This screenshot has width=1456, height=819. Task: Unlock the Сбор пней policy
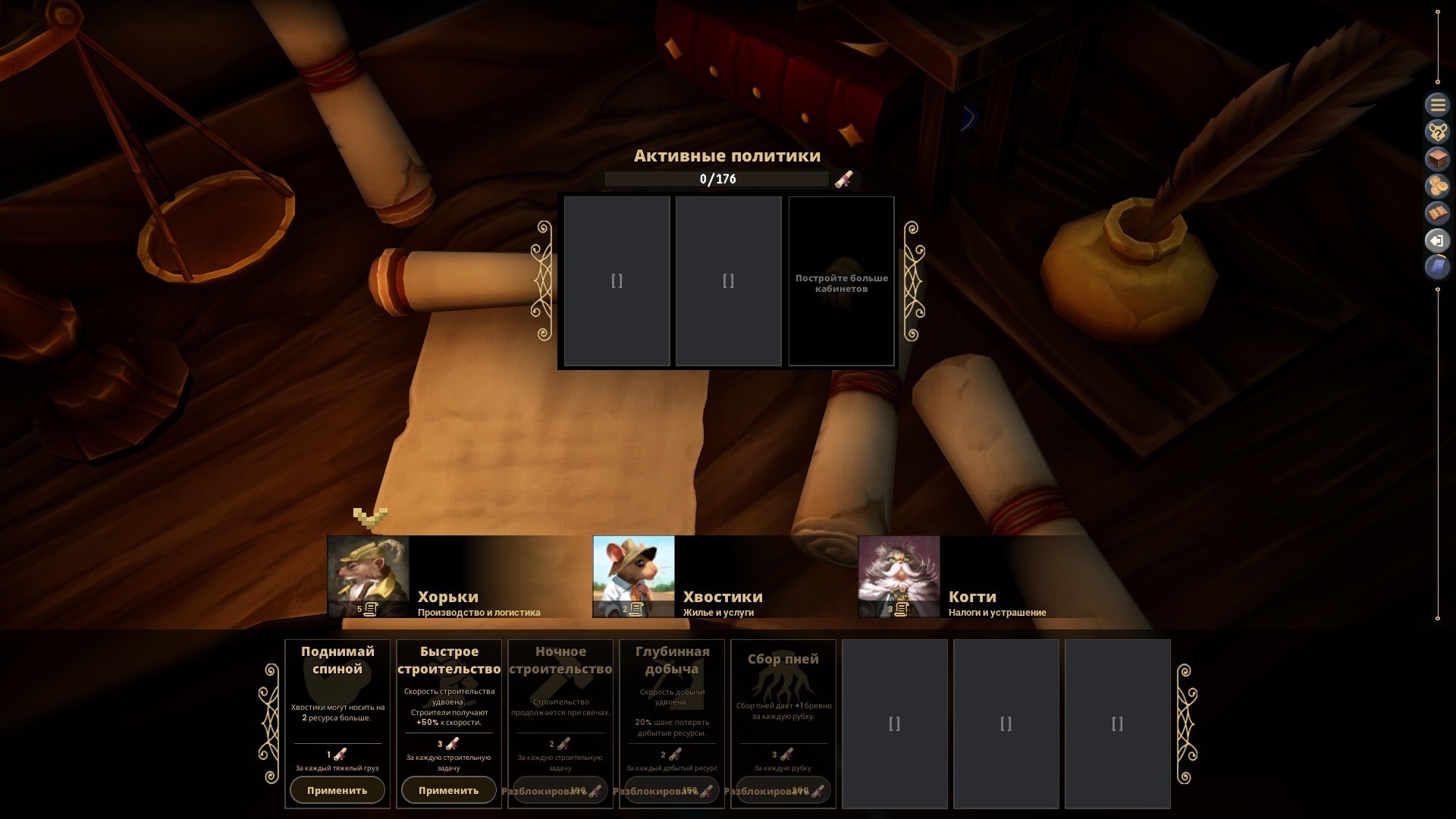click(783, 791)
